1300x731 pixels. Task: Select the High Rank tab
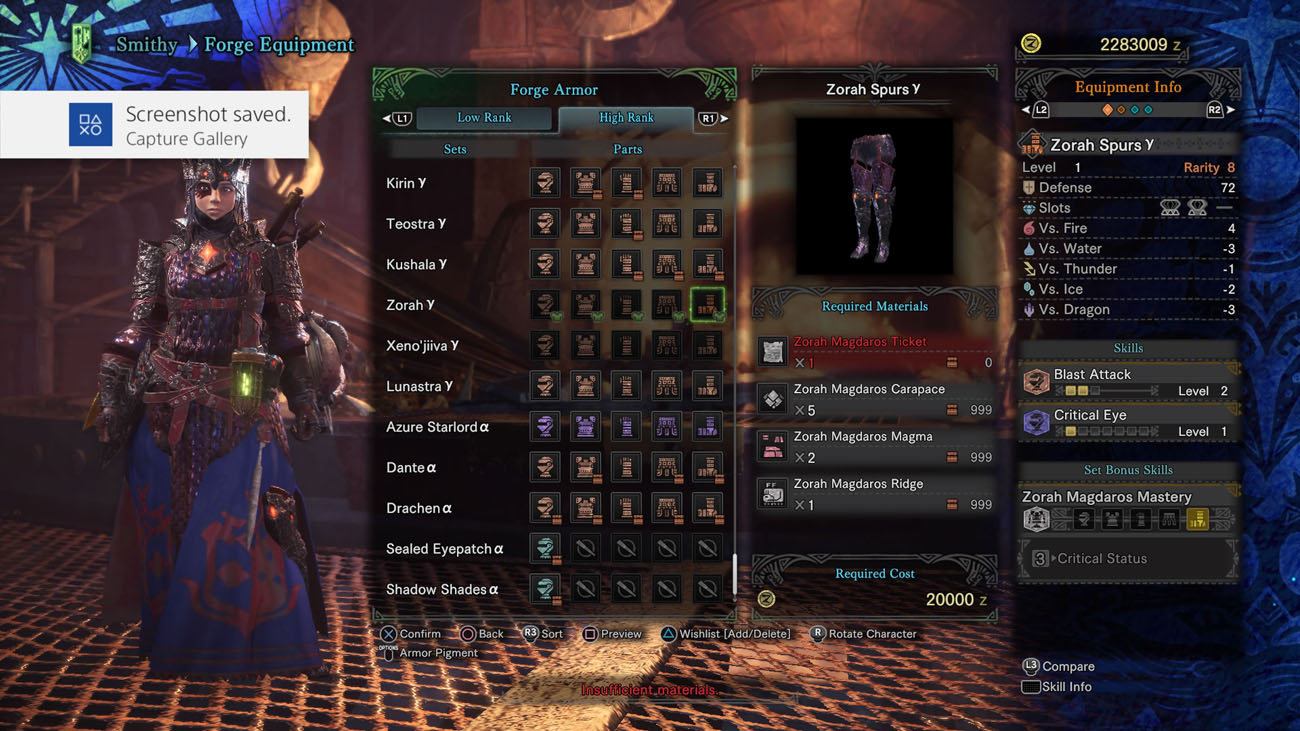coord(626,118)
